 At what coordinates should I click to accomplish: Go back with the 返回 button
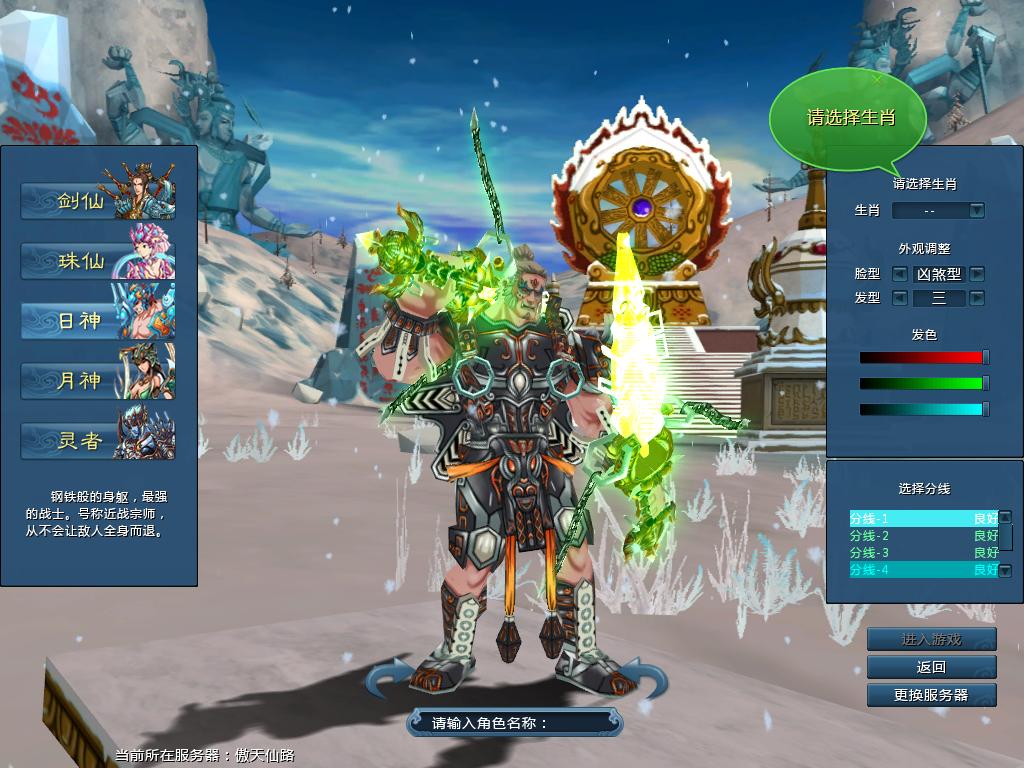931,667
